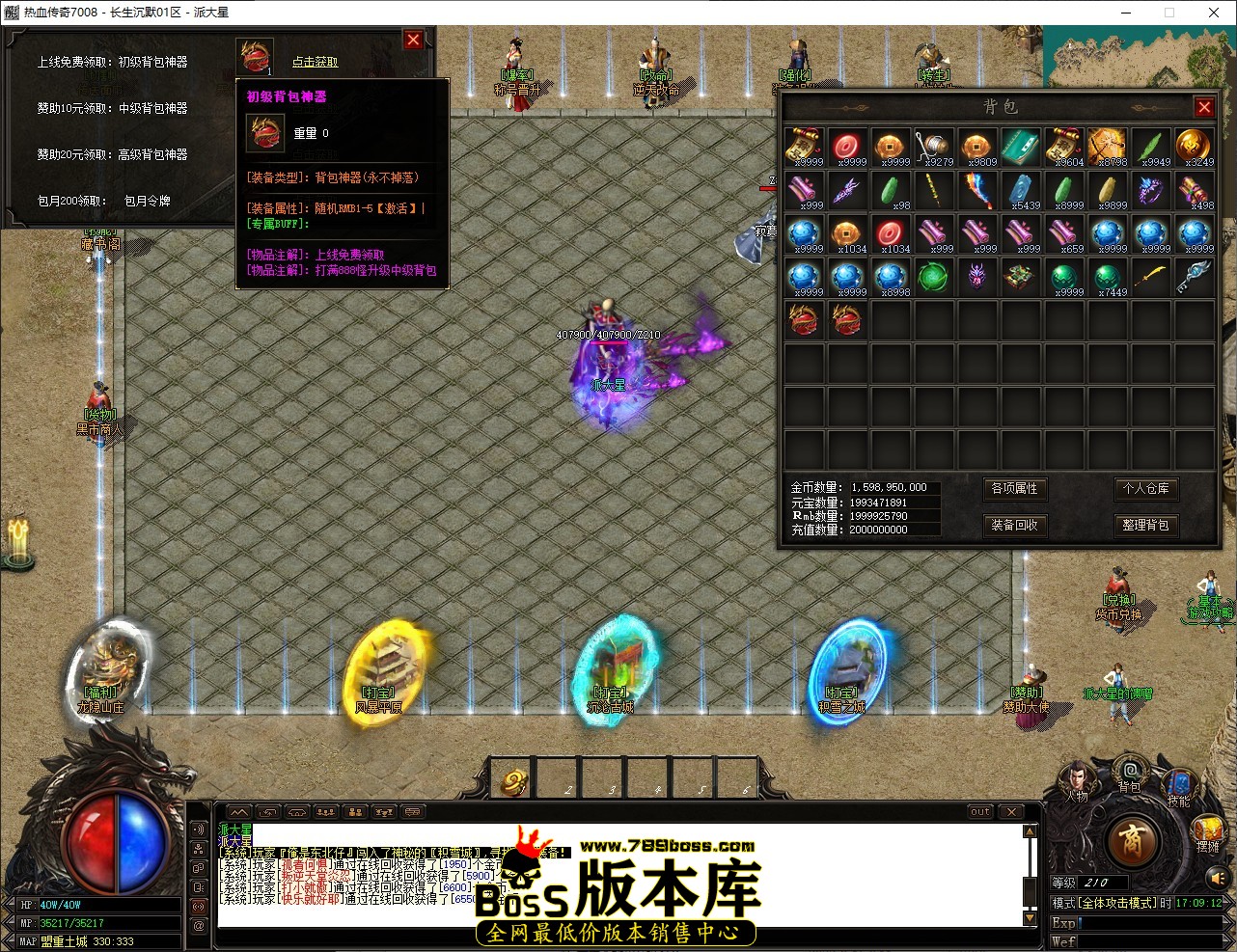Image resolution: width=1237 pixels, height=952 pixels.
Task: Click the mountain-shaped icon in the chat toolbar
Action: point(238,811)
